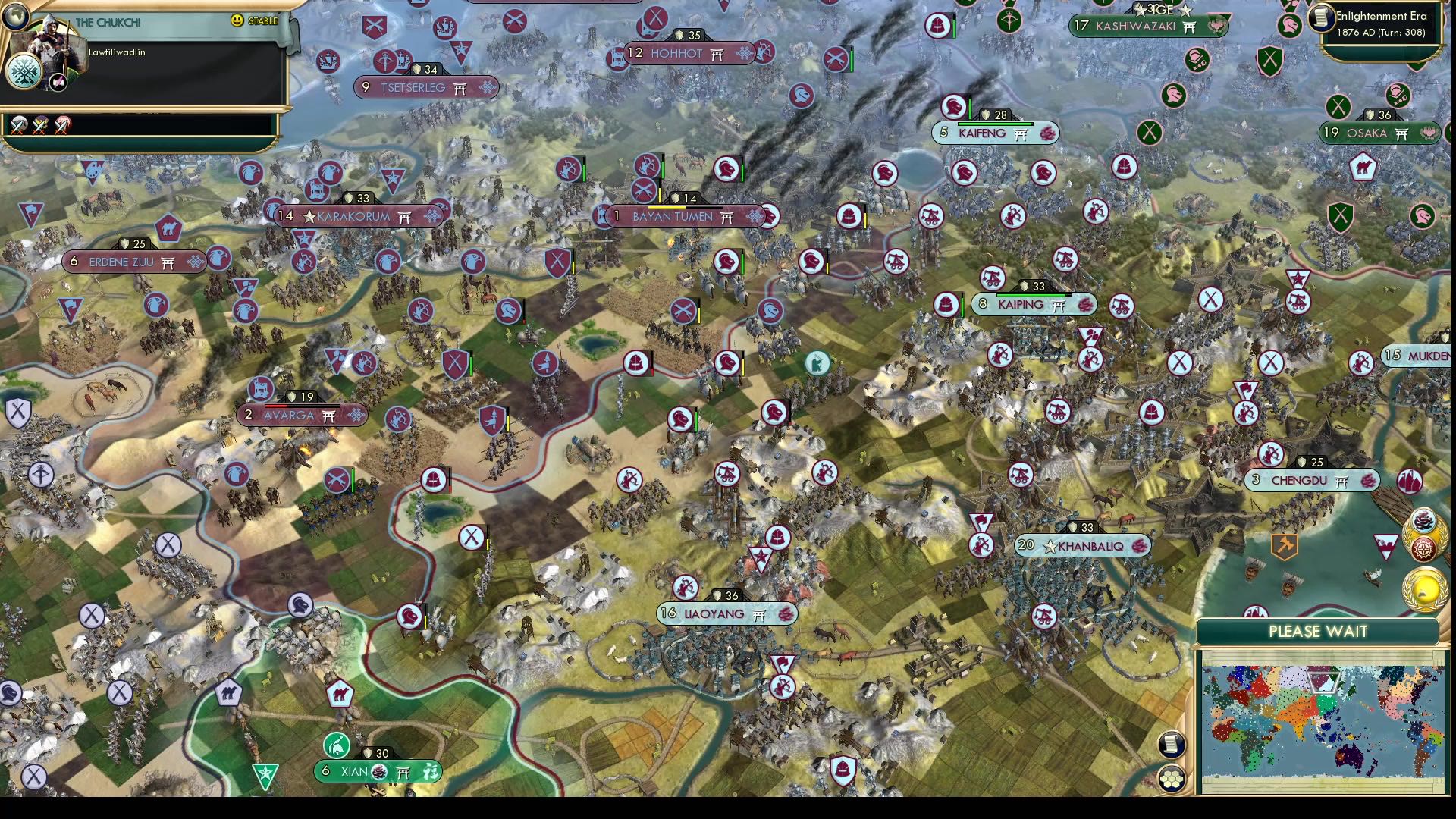Viewport: 1456px width, 819px height.
Task: Click the THE CHUKCHI header title
Action: pos(108,21)
